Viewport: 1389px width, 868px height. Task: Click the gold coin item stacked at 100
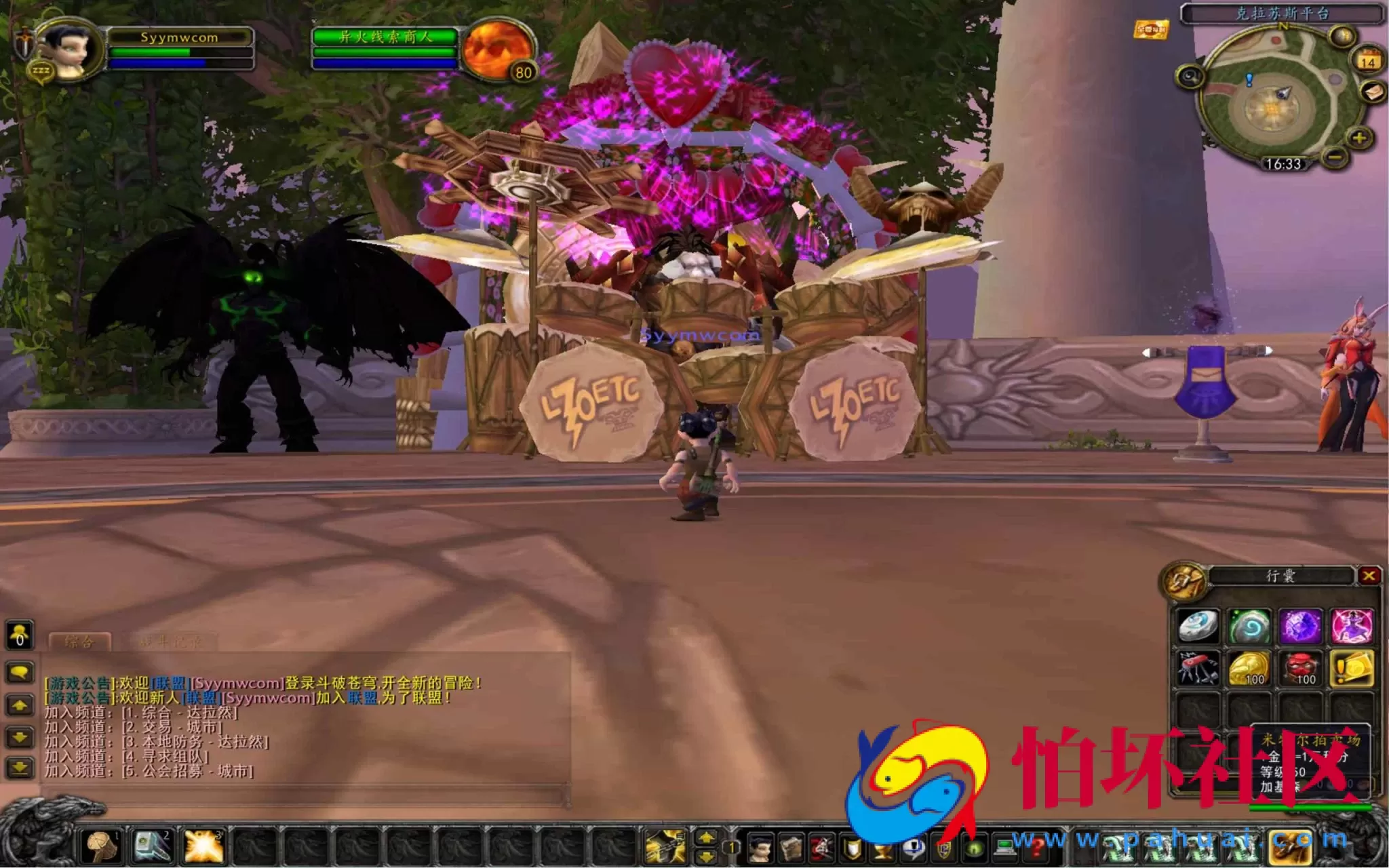tap(1249, 669)
